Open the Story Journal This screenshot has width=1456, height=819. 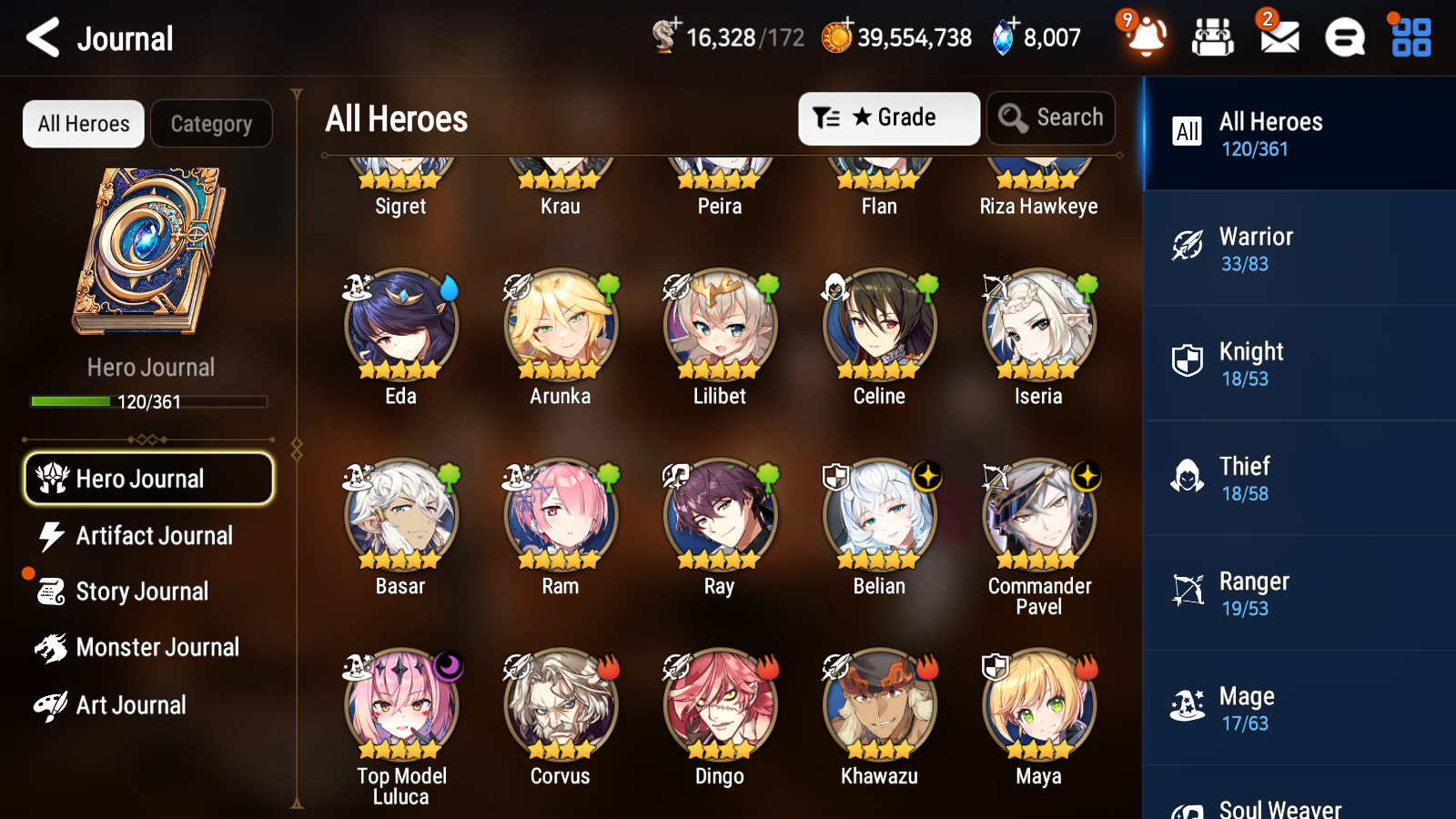148,591
